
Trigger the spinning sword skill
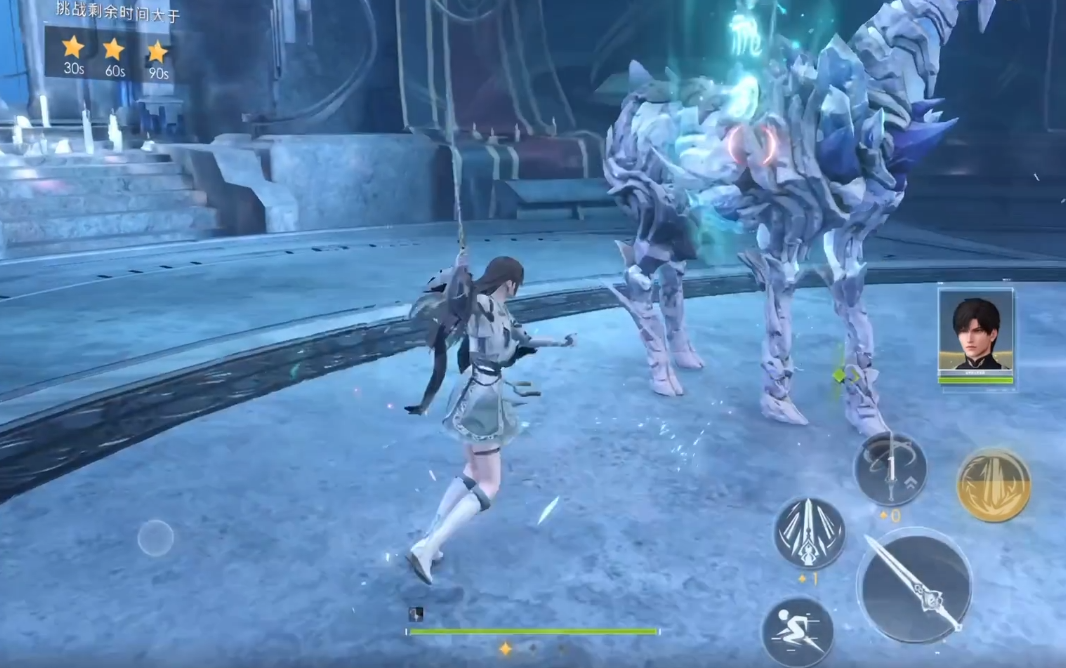[x=889, y=469]
